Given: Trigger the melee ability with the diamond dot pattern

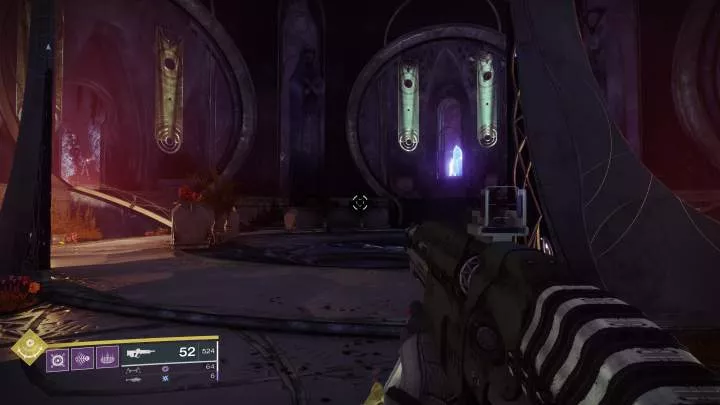Looking at the screenshot, I should click(82, 357).
